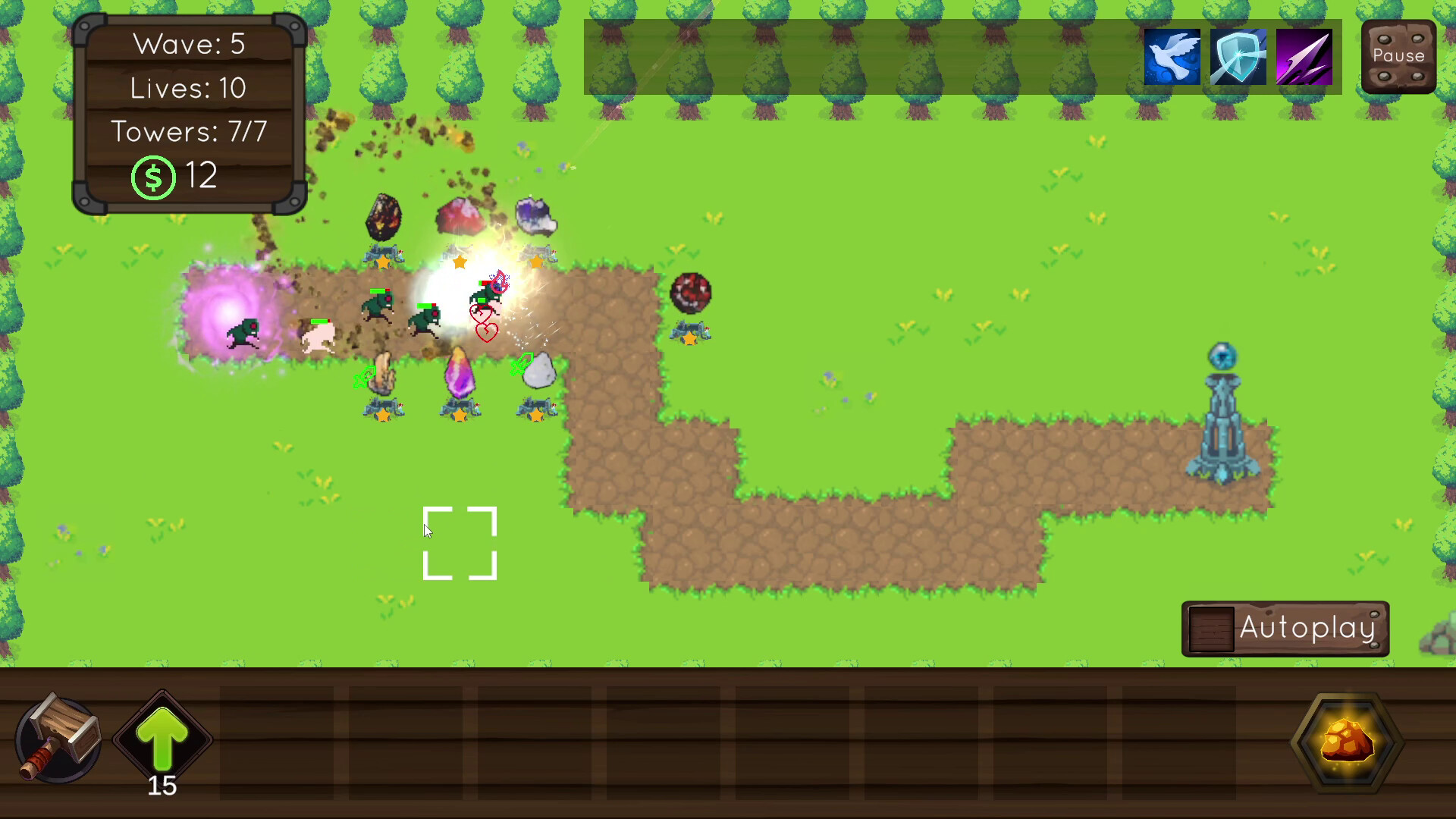Activate the white dove ability

tap(1172, 56)
